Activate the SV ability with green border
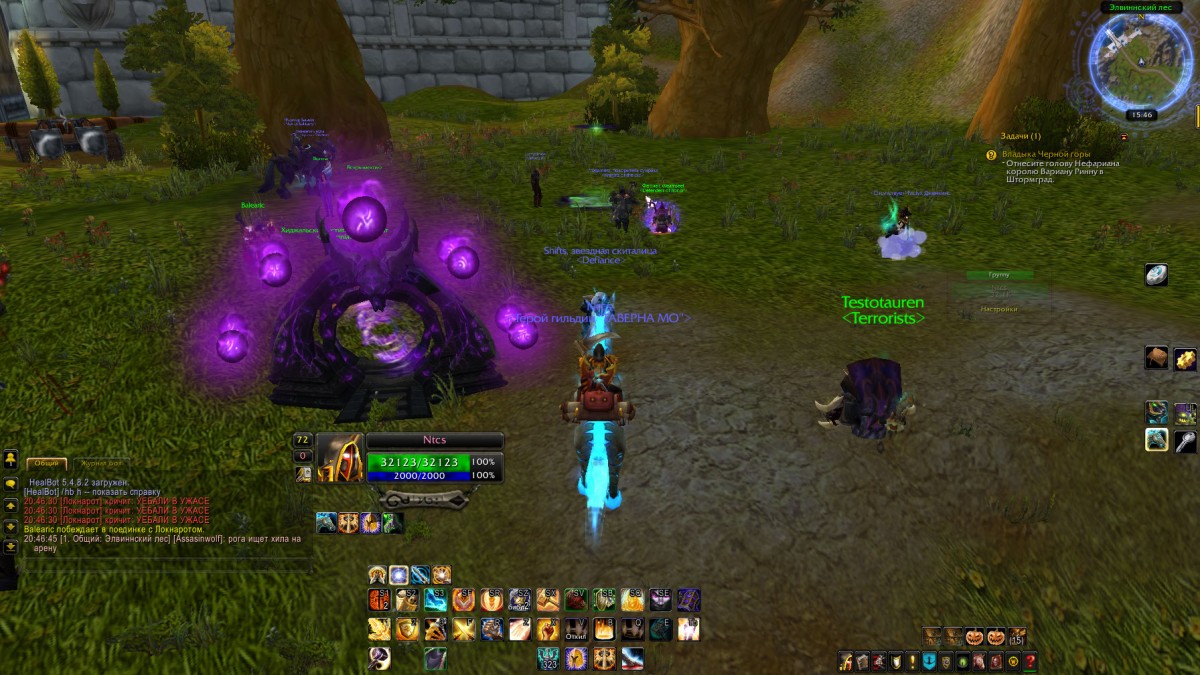The image size is (1200, 675). tap(576, 599)
